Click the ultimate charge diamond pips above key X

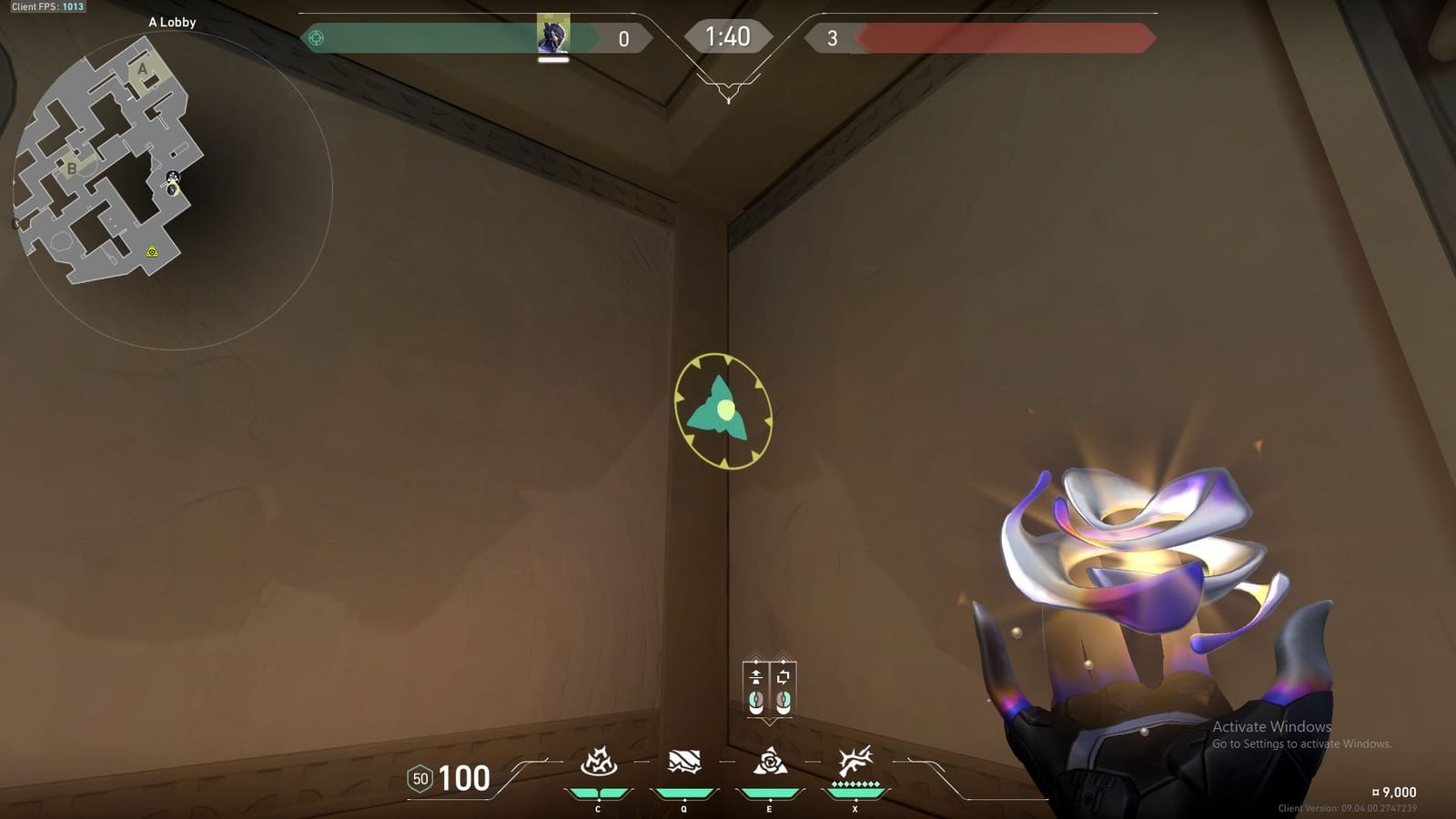tap(855, 784)
